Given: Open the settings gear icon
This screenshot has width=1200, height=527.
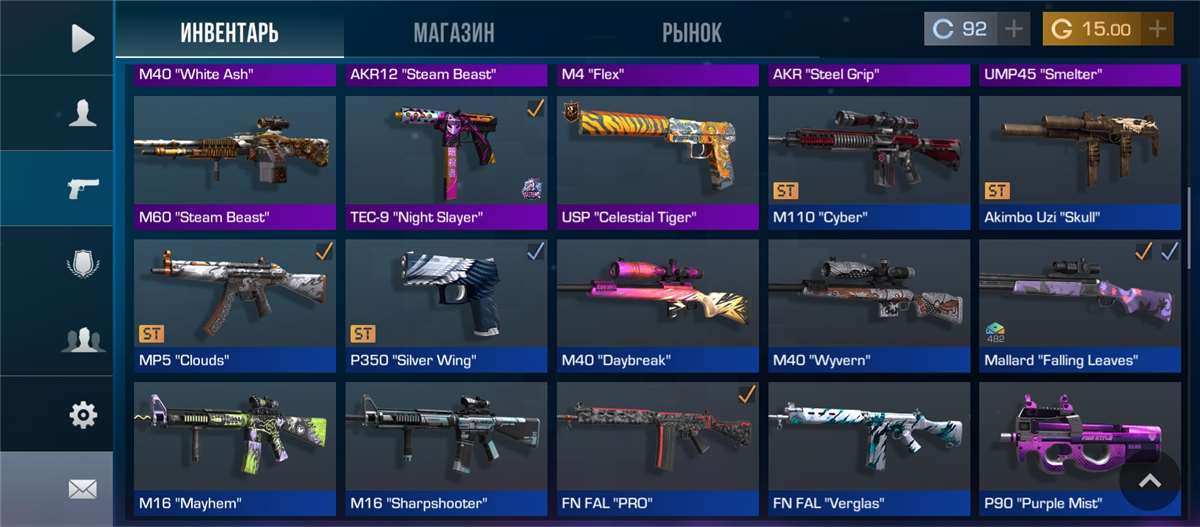Looking at the screenshot, I should pos(82,414).
